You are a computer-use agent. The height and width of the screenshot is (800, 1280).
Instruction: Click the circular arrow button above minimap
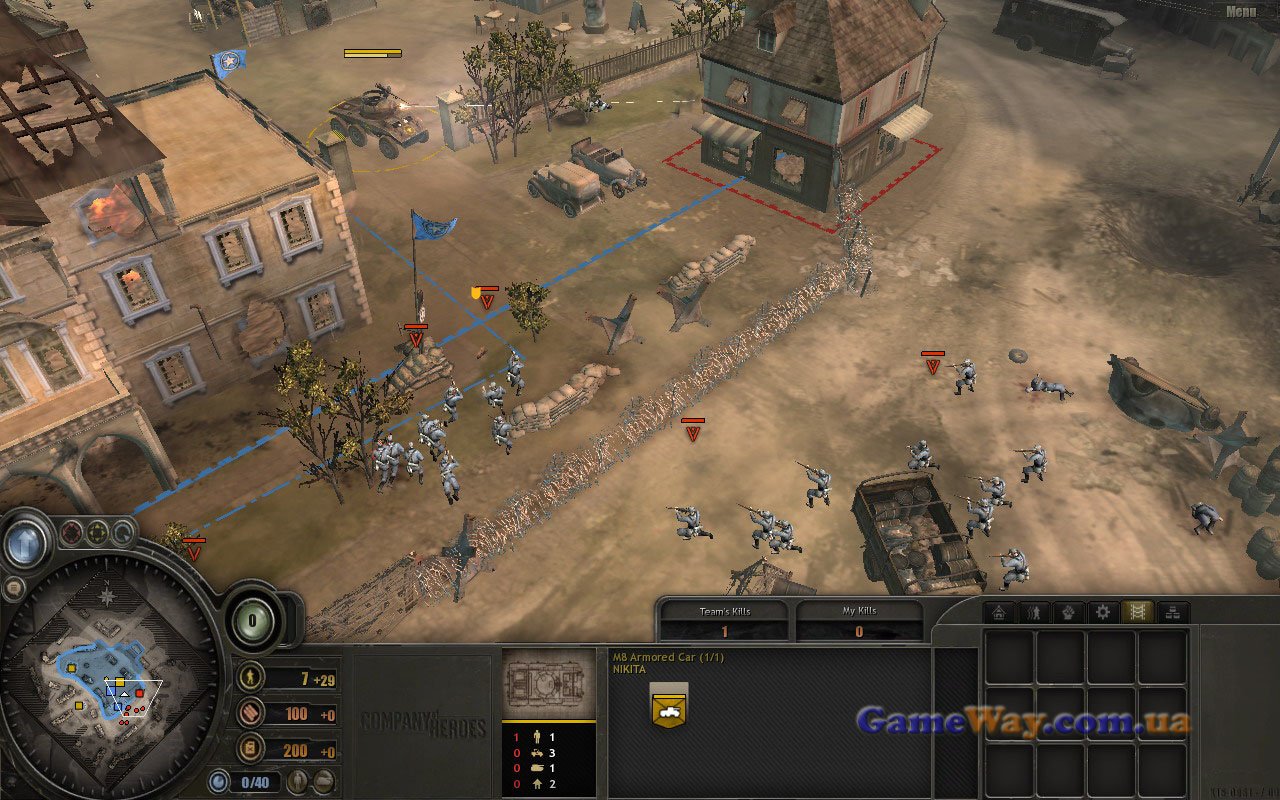(122, 533)
